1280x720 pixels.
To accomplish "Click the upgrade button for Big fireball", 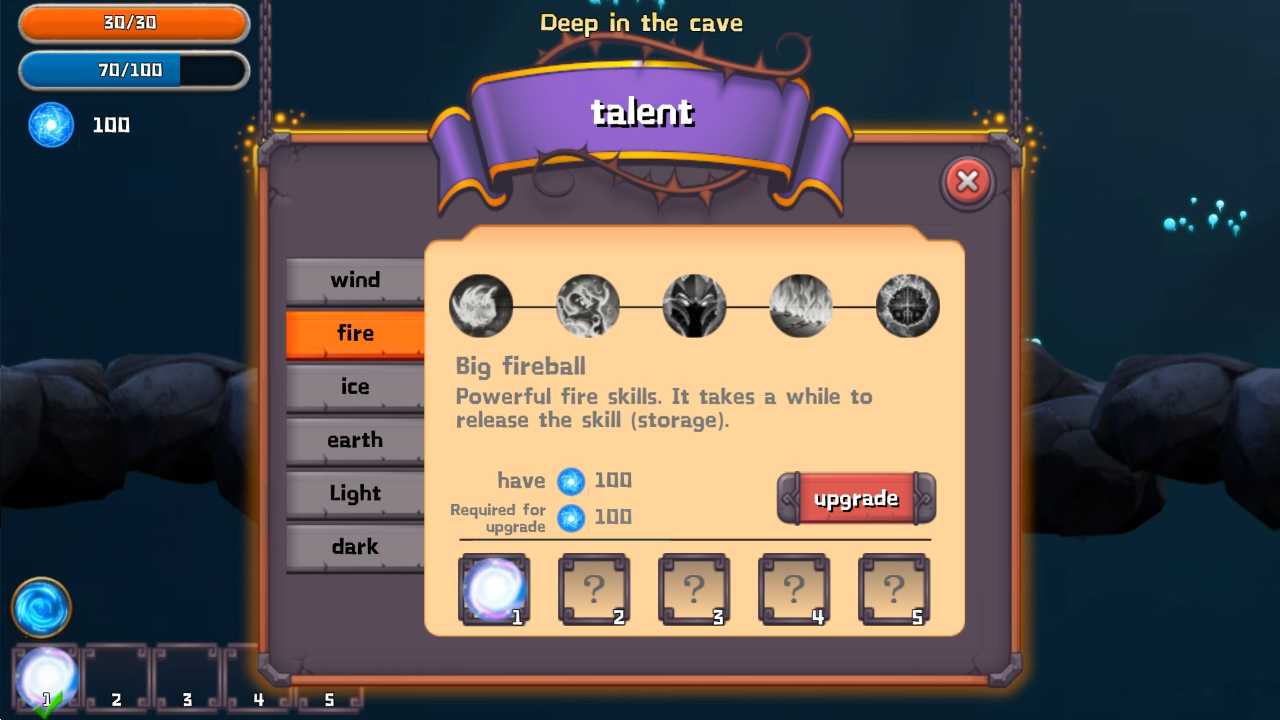I will pos(856,498).
